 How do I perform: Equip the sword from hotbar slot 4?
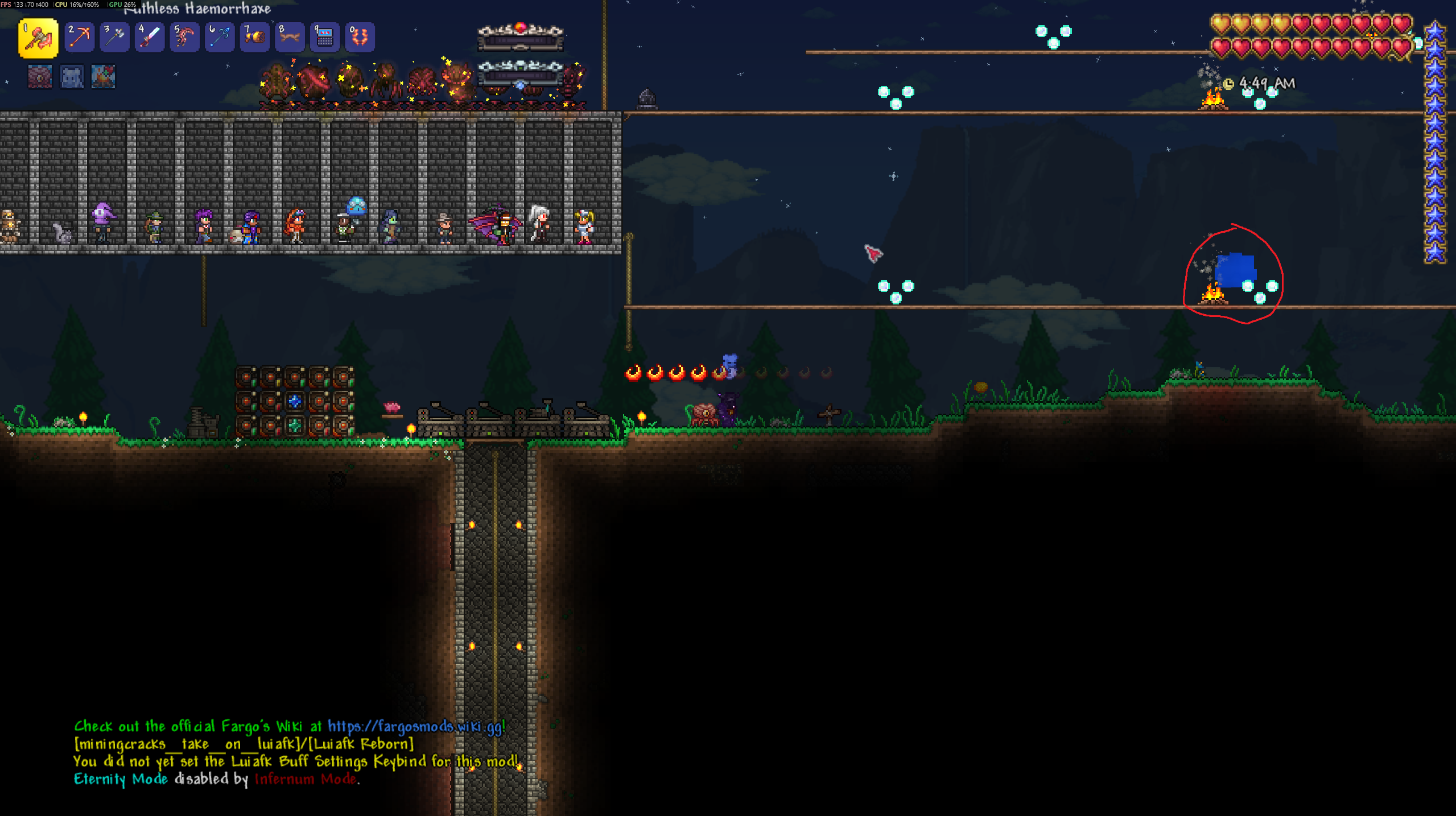click(149, 37)
